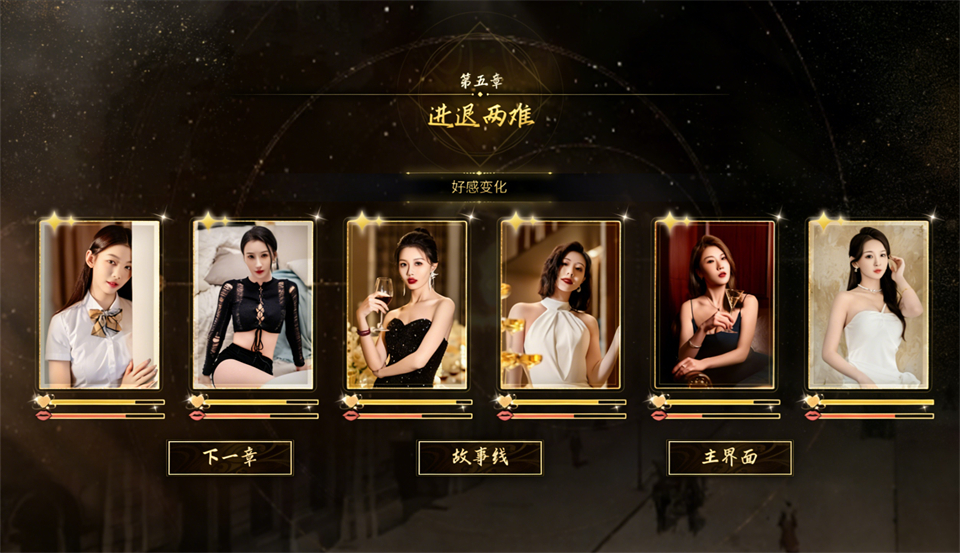960x553 pixels.
Task: Click the 下一章 next chapter button
Action: pyautogui.click(x=230, y=458)
